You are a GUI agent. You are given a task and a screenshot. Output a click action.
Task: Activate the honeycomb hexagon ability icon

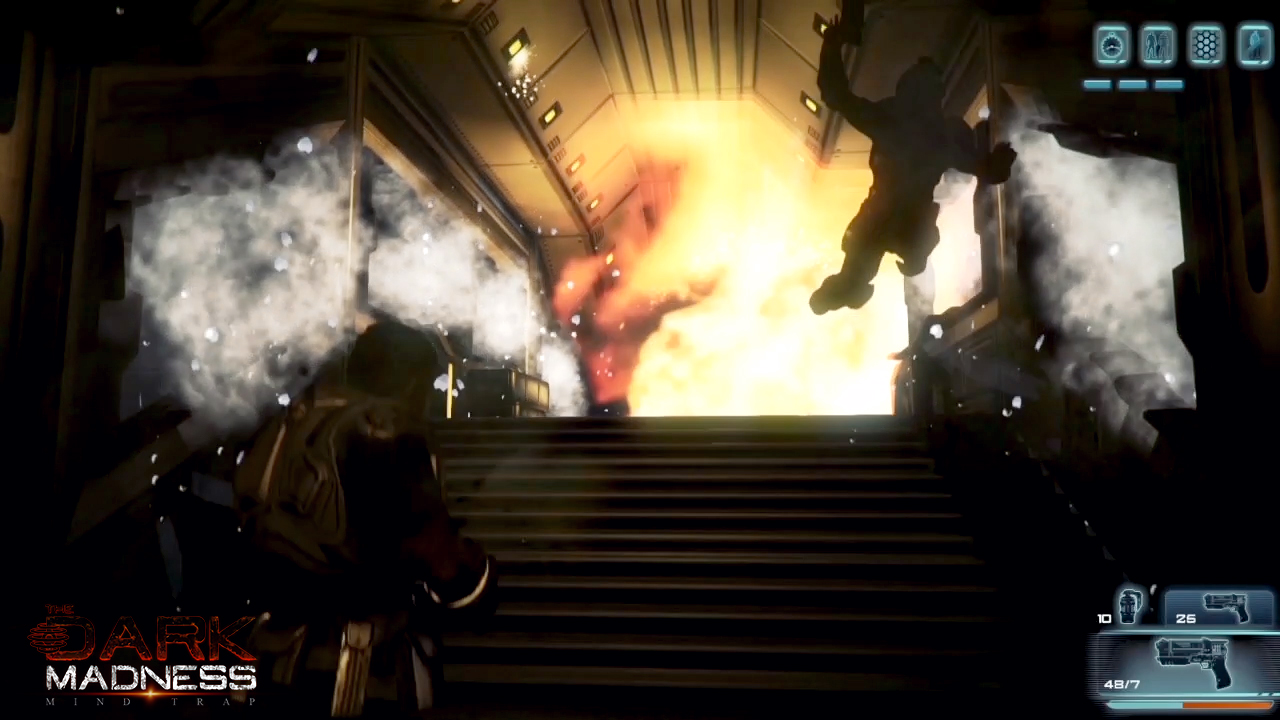point(1207,46)
